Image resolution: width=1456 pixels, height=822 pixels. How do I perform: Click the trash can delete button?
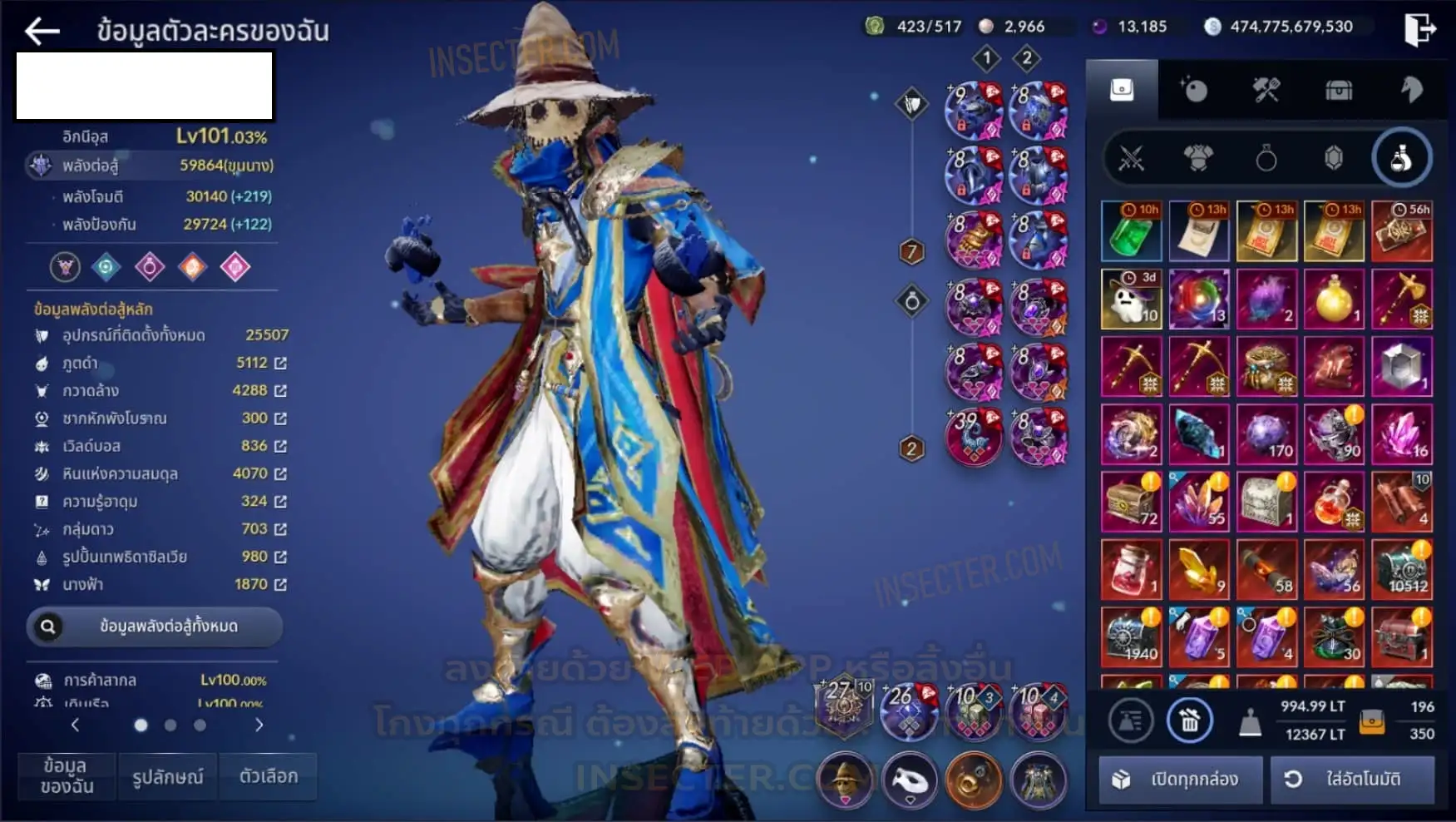pyautogui.click(x=1190, y=720)
